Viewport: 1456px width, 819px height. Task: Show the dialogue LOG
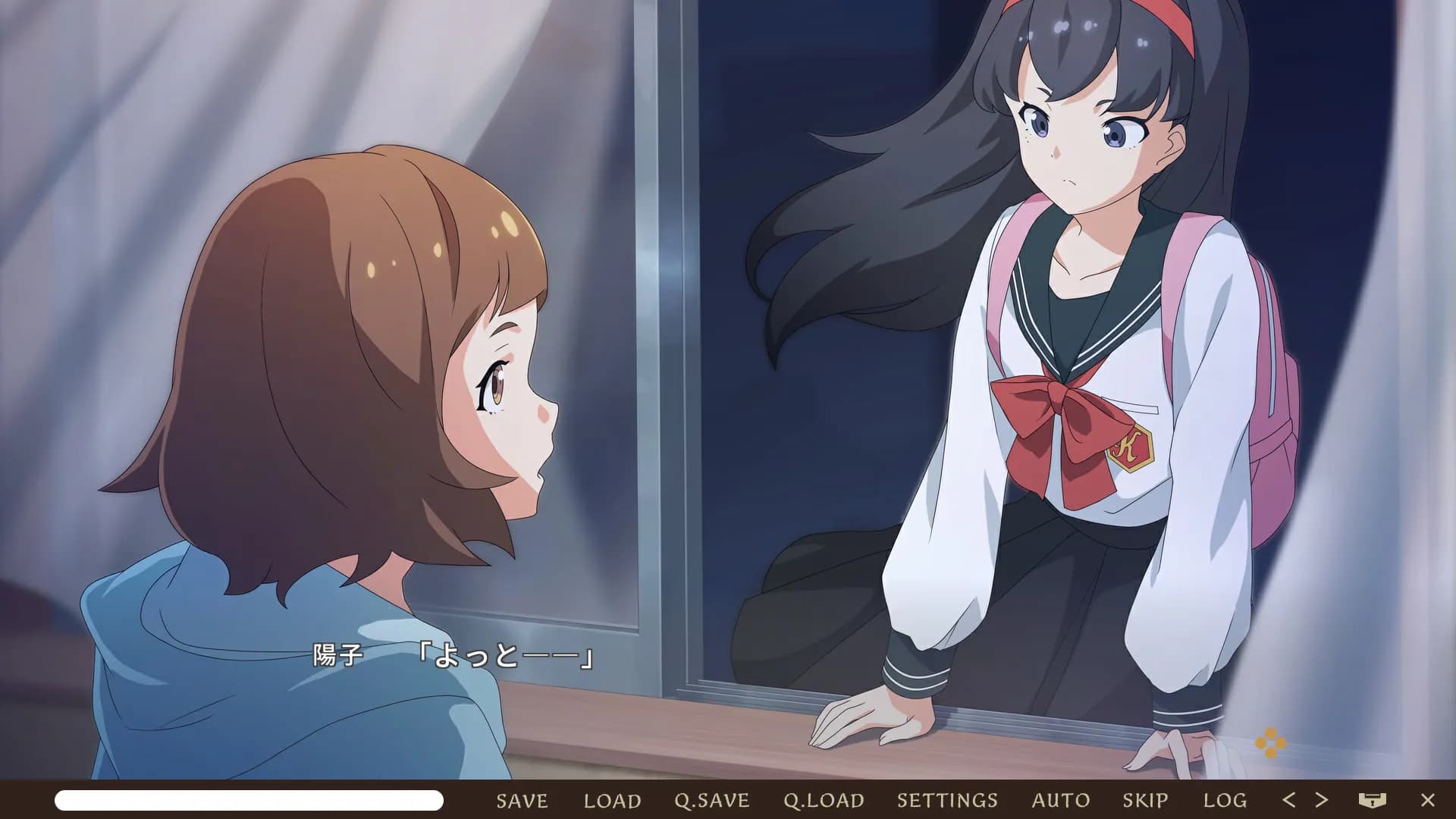coord(1225,800)
